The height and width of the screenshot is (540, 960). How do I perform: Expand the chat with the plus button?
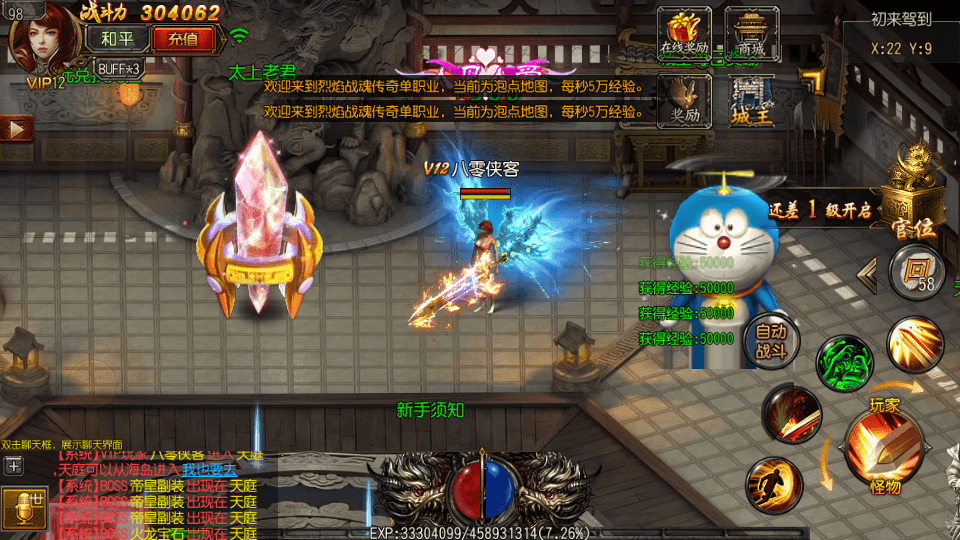[13, 465]
